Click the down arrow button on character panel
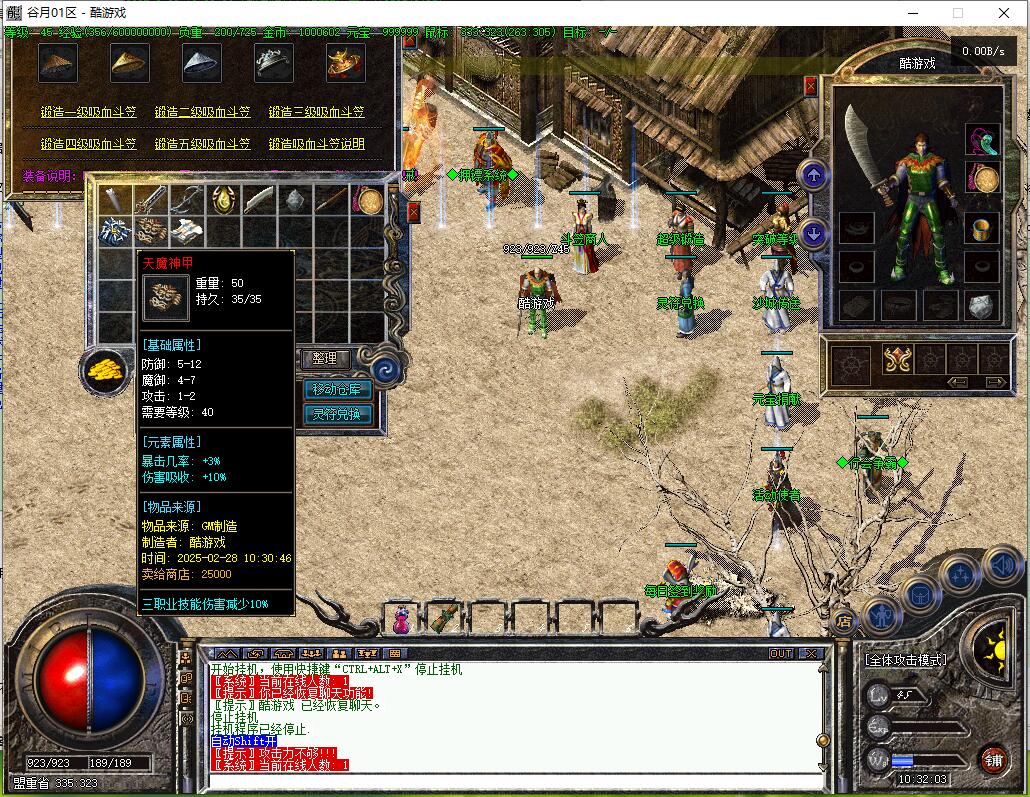Screen dimensions: 1030x797 click(814, 235)
